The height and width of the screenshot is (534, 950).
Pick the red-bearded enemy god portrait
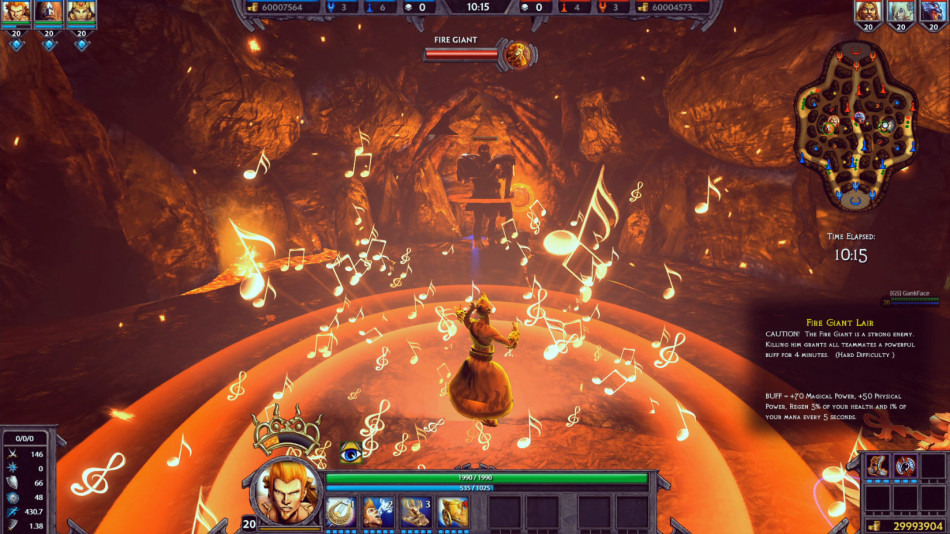pyautogui.click(x=869, y=12)
